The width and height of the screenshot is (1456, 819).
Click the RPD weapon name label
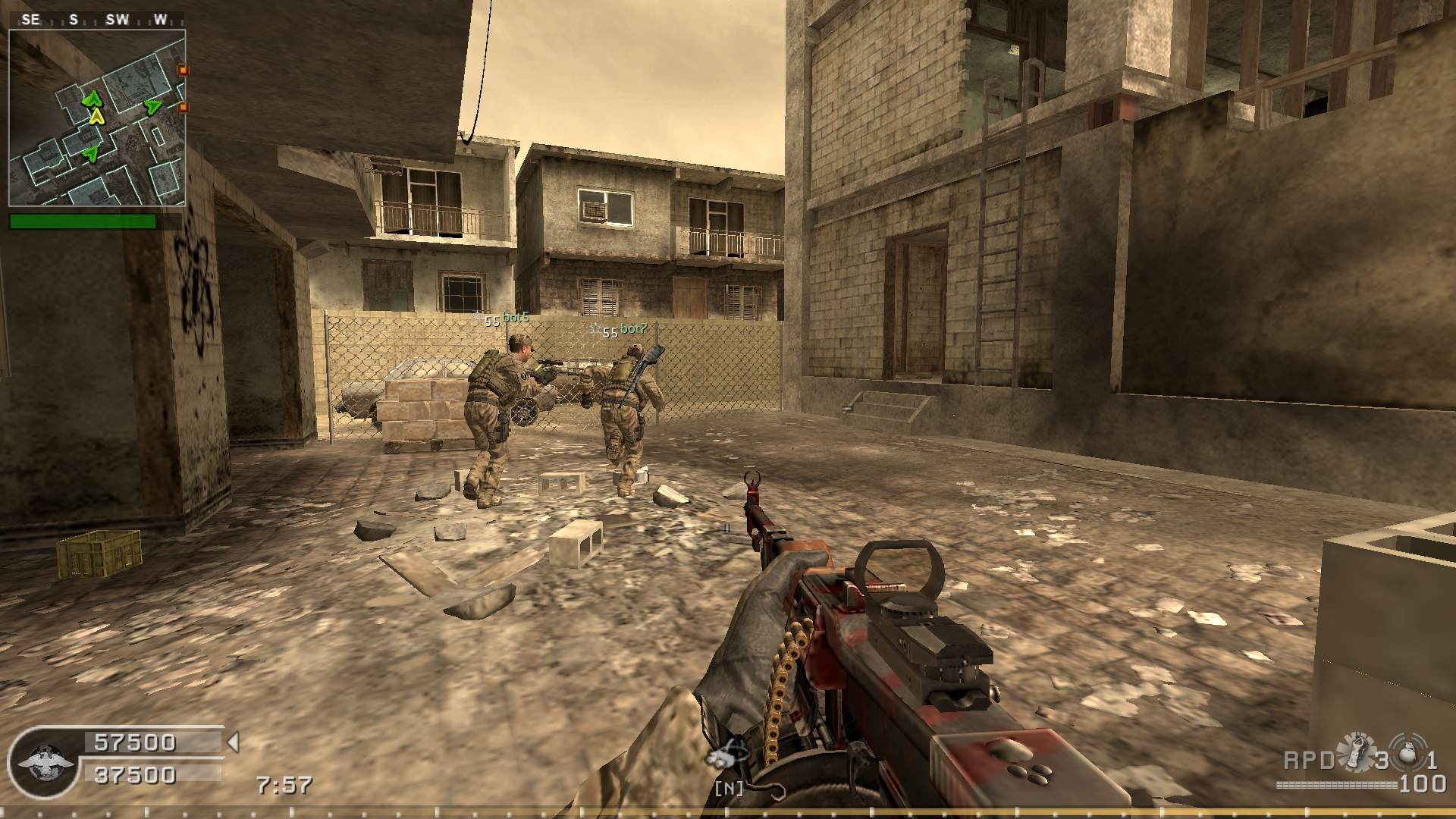(x=1309, y=760)
